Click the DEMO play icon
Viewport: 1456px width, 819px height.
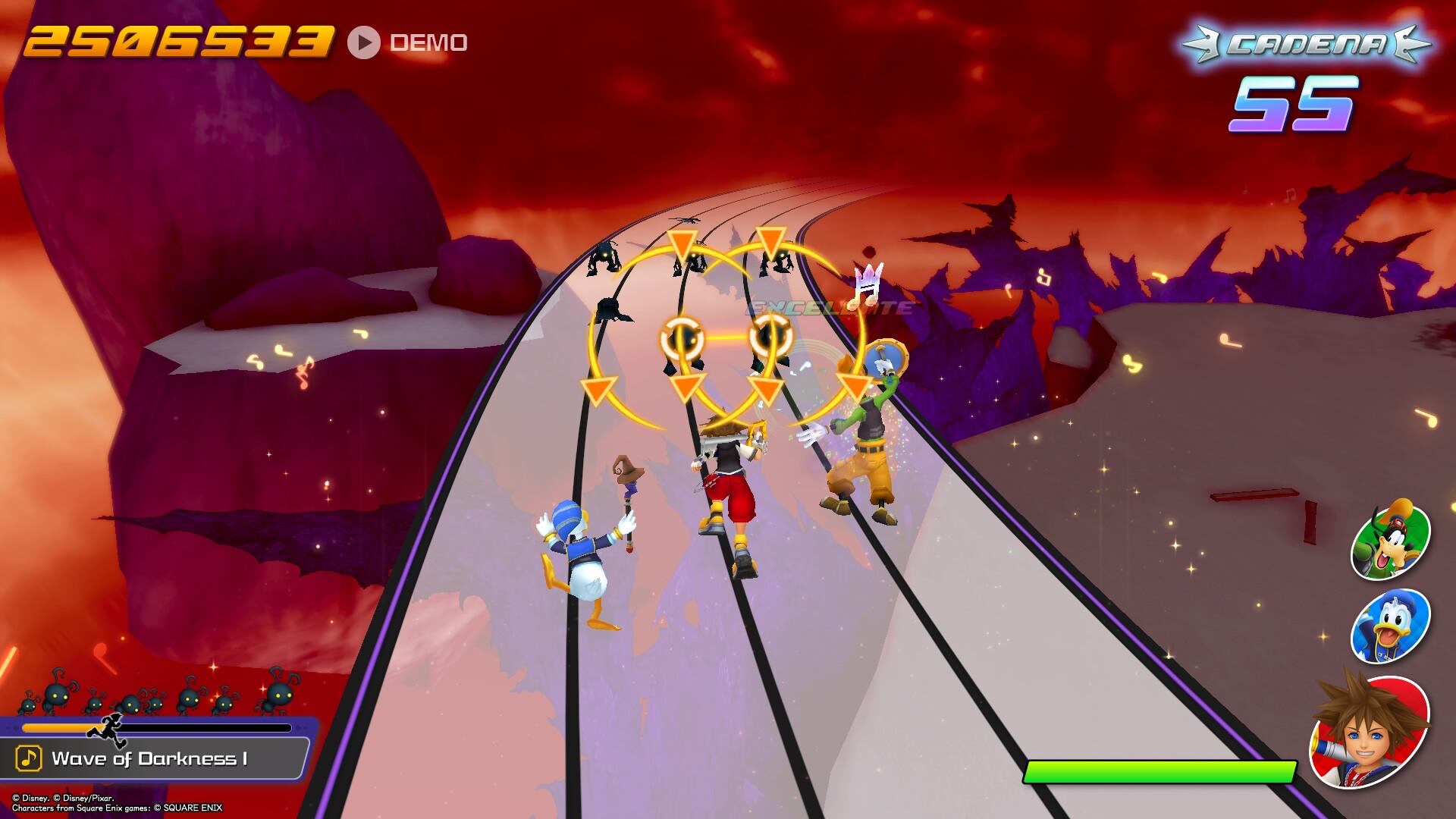pyautogui.click(x=364, y=42)
